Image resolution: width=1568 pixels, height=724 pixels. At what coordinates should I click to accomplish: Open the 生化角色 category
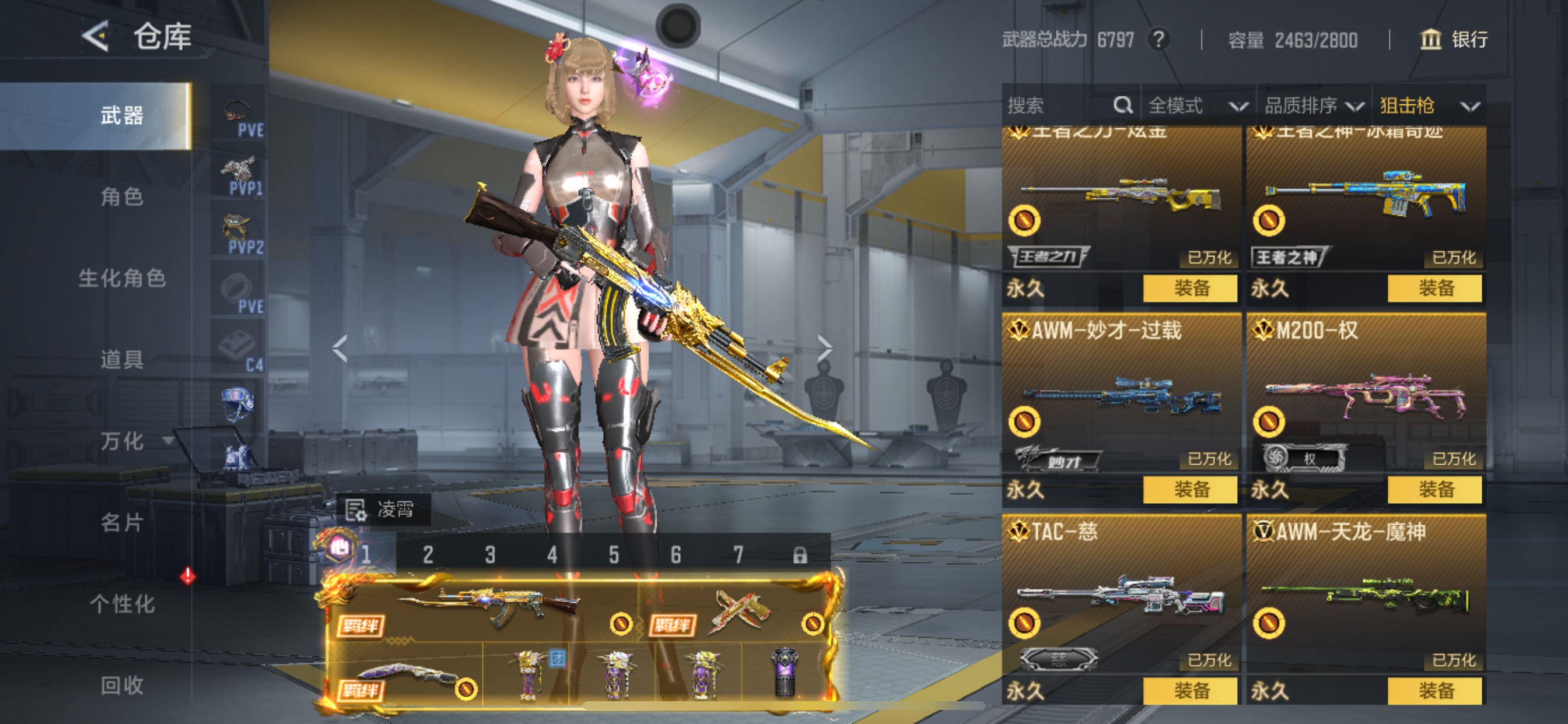click(122, 278)
